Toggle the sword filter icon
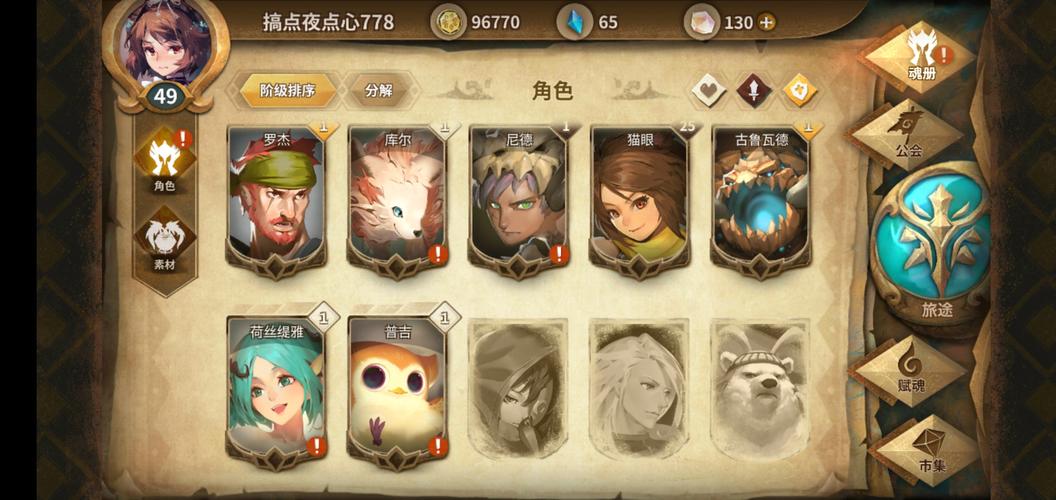The image size is (1056, 500). 753,90
